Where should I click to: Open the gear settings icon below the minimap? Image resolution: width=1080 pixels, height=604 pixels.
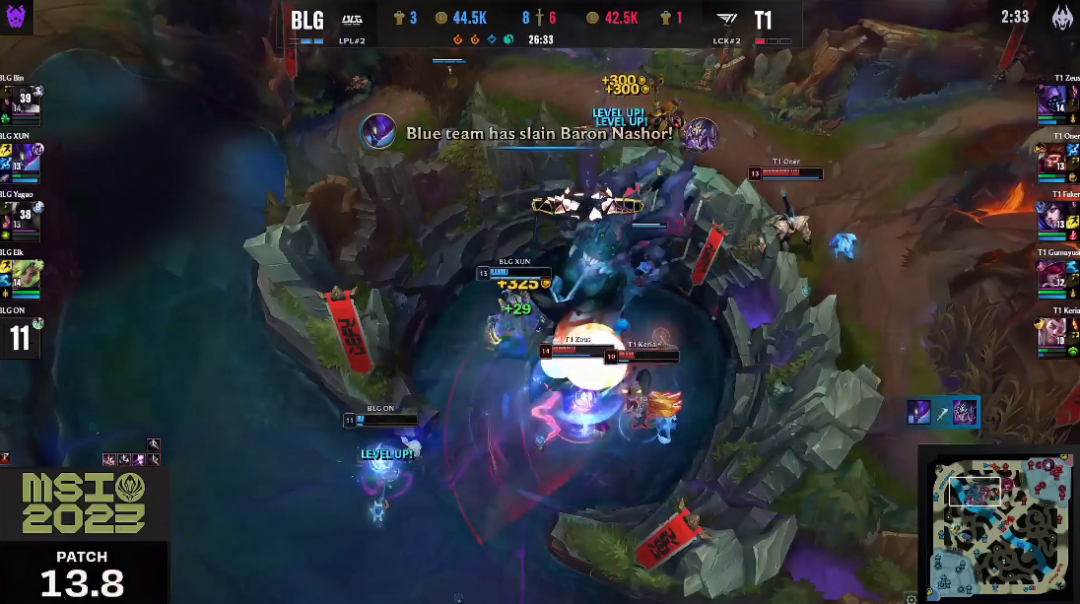911,598
